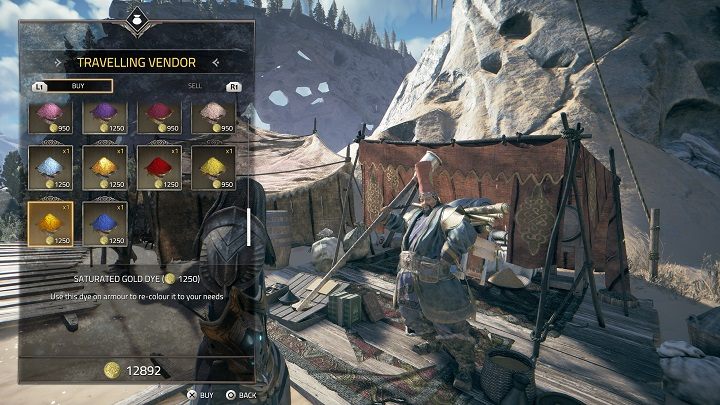Choose the crimson dye priced 950
720x405 pixels.
[158, 116]
